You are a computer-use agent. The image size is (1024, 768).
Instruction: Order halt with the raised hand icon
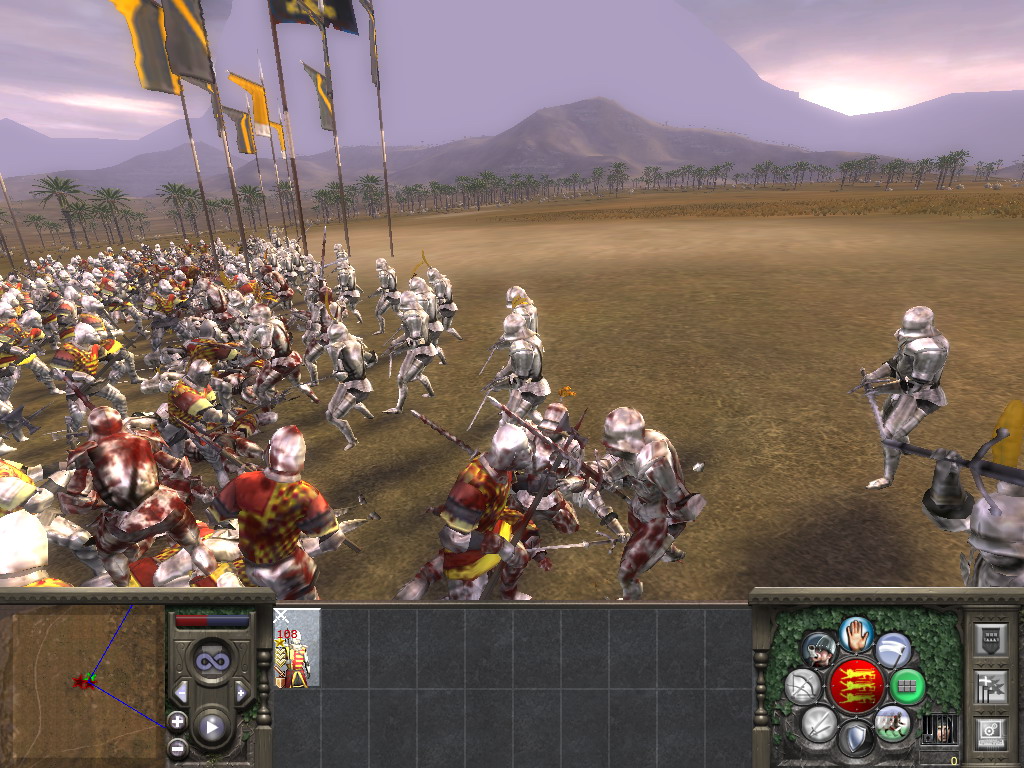pyautogui.click(x=857, y=633)
